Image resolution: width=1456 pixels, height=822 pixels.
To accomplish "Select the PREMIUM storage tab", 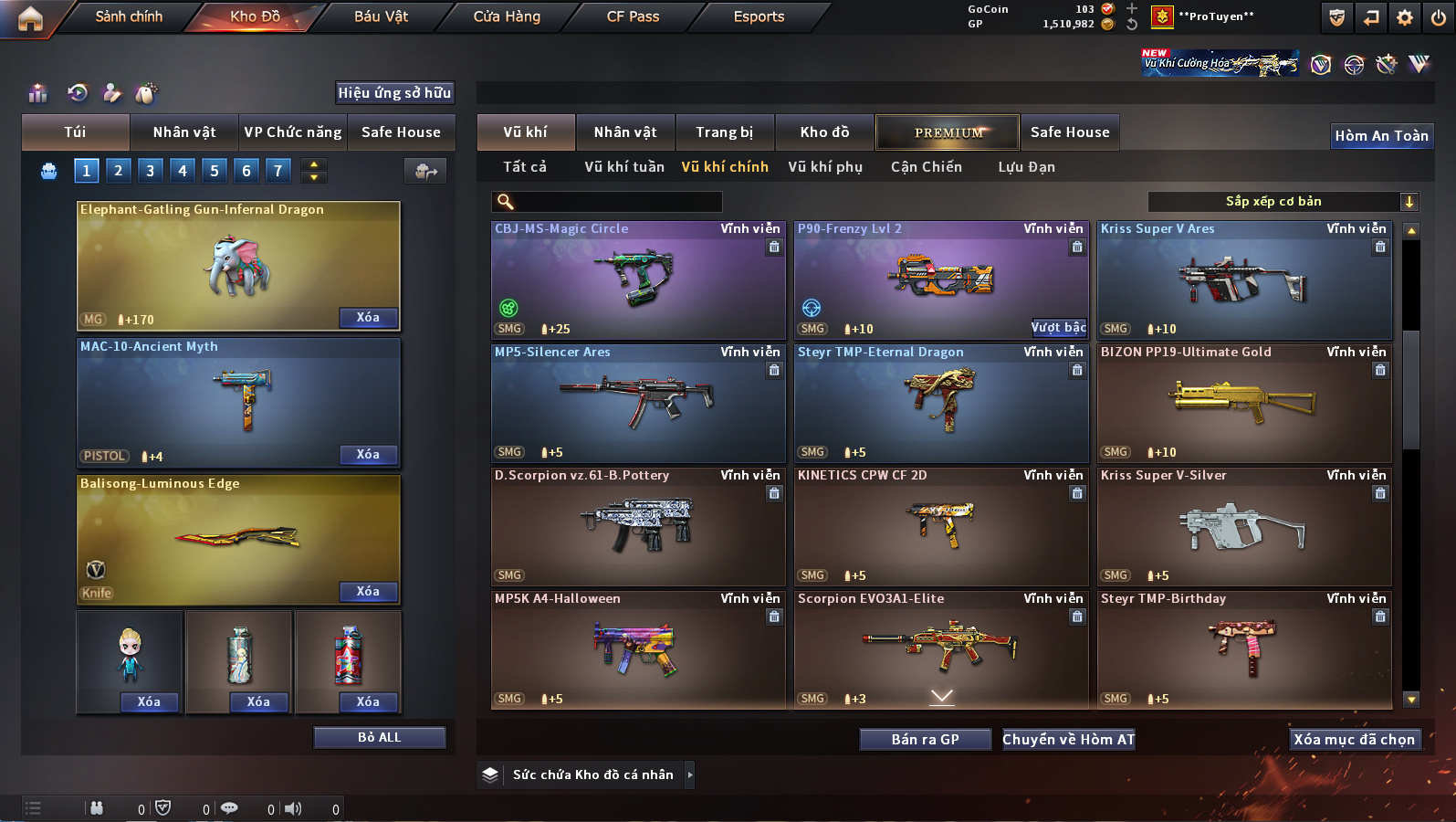I will [x=948, y=132].
